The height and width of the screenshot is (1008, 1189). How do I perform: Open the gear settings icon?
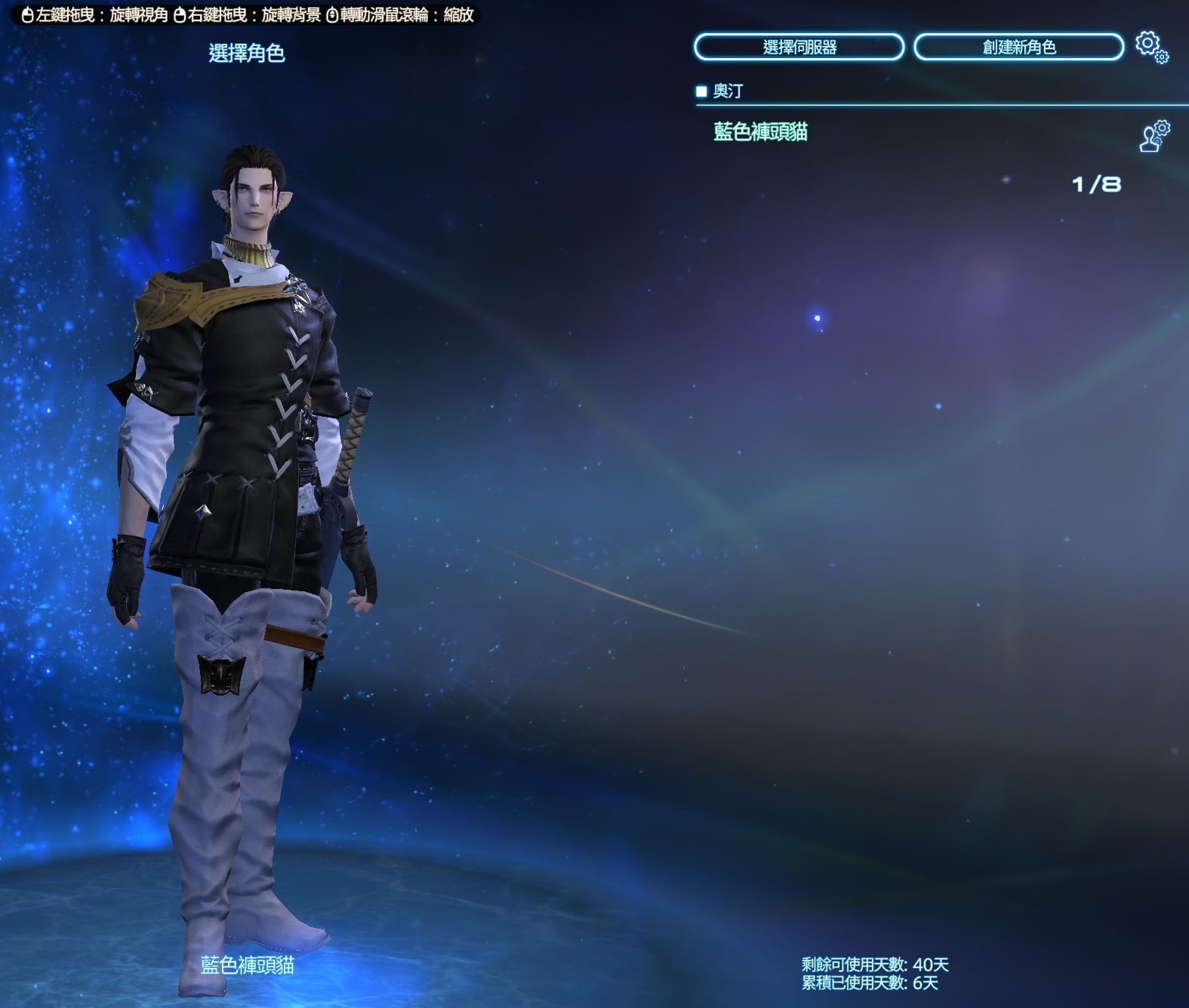(1150, 46)
